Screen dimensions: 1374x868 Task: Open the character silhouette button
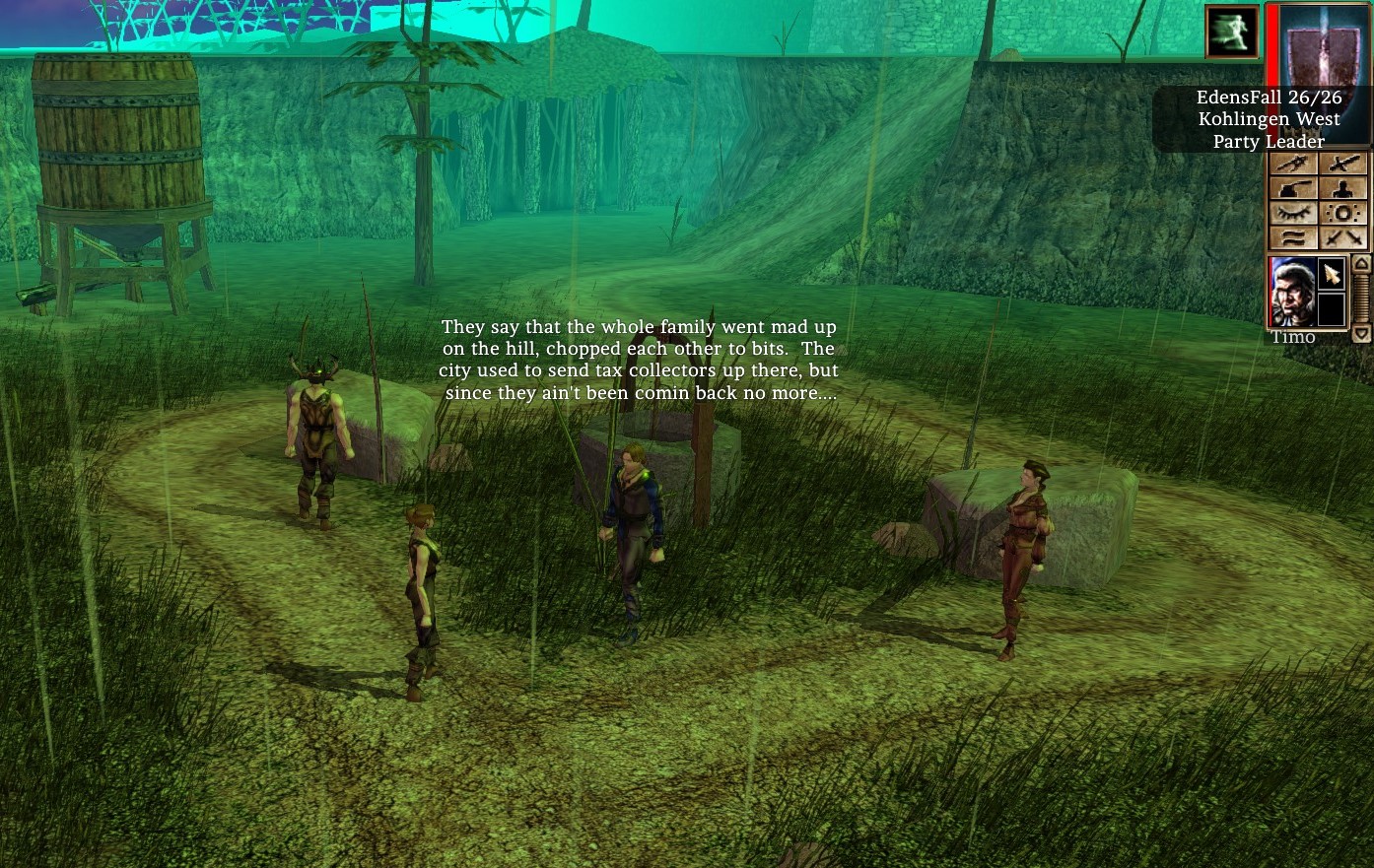tap(1342, 189)
